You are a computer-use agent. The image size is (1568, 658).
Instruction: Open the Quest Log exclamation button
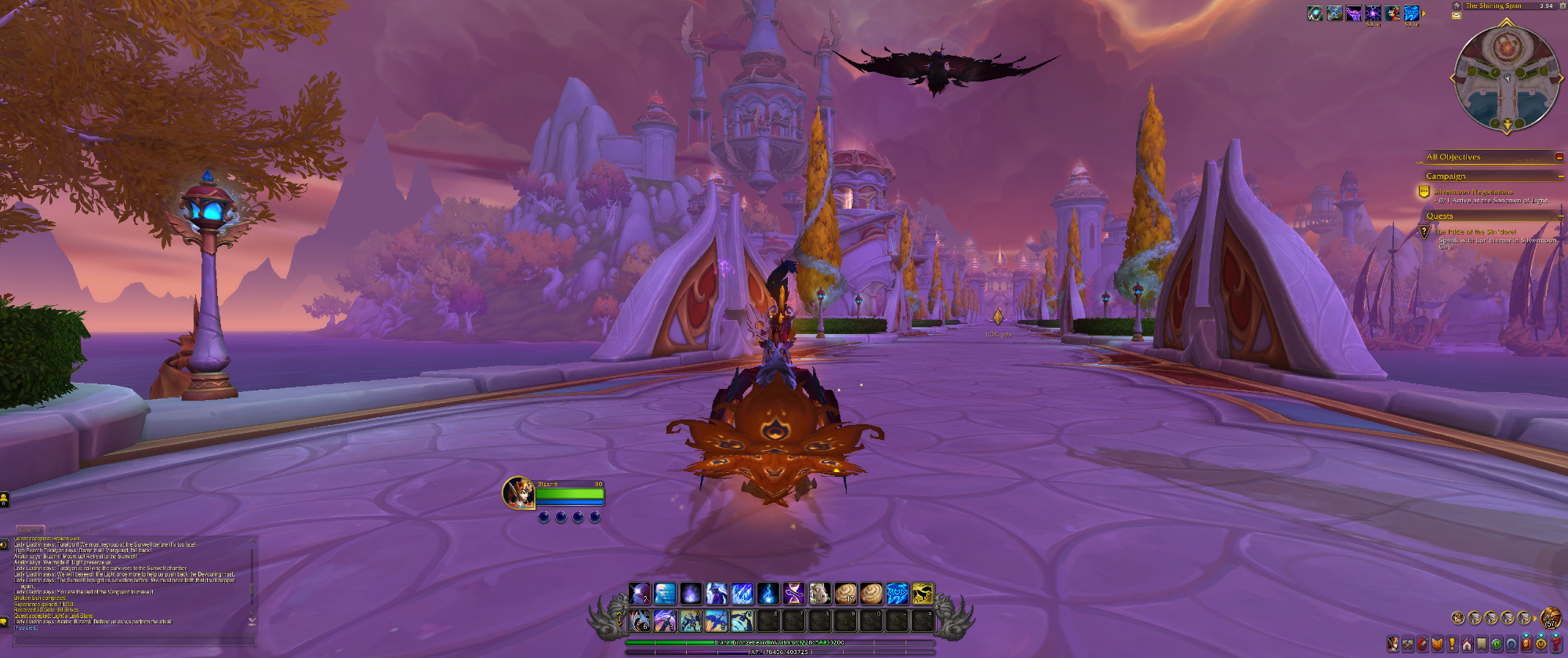coord(1452,645)
